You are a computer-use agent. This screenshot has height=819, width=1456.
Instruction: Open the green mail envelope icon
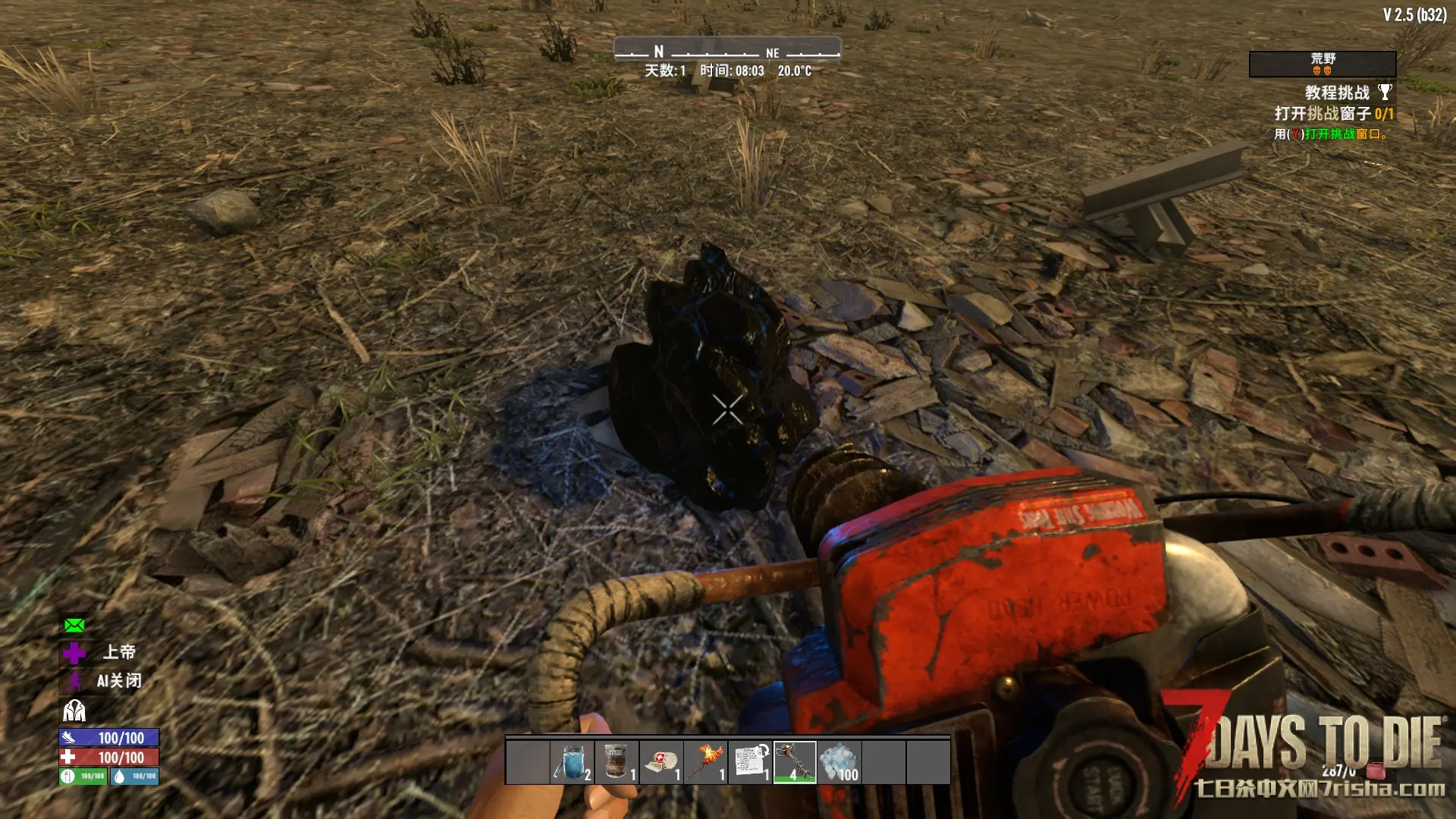coord(74,625)
